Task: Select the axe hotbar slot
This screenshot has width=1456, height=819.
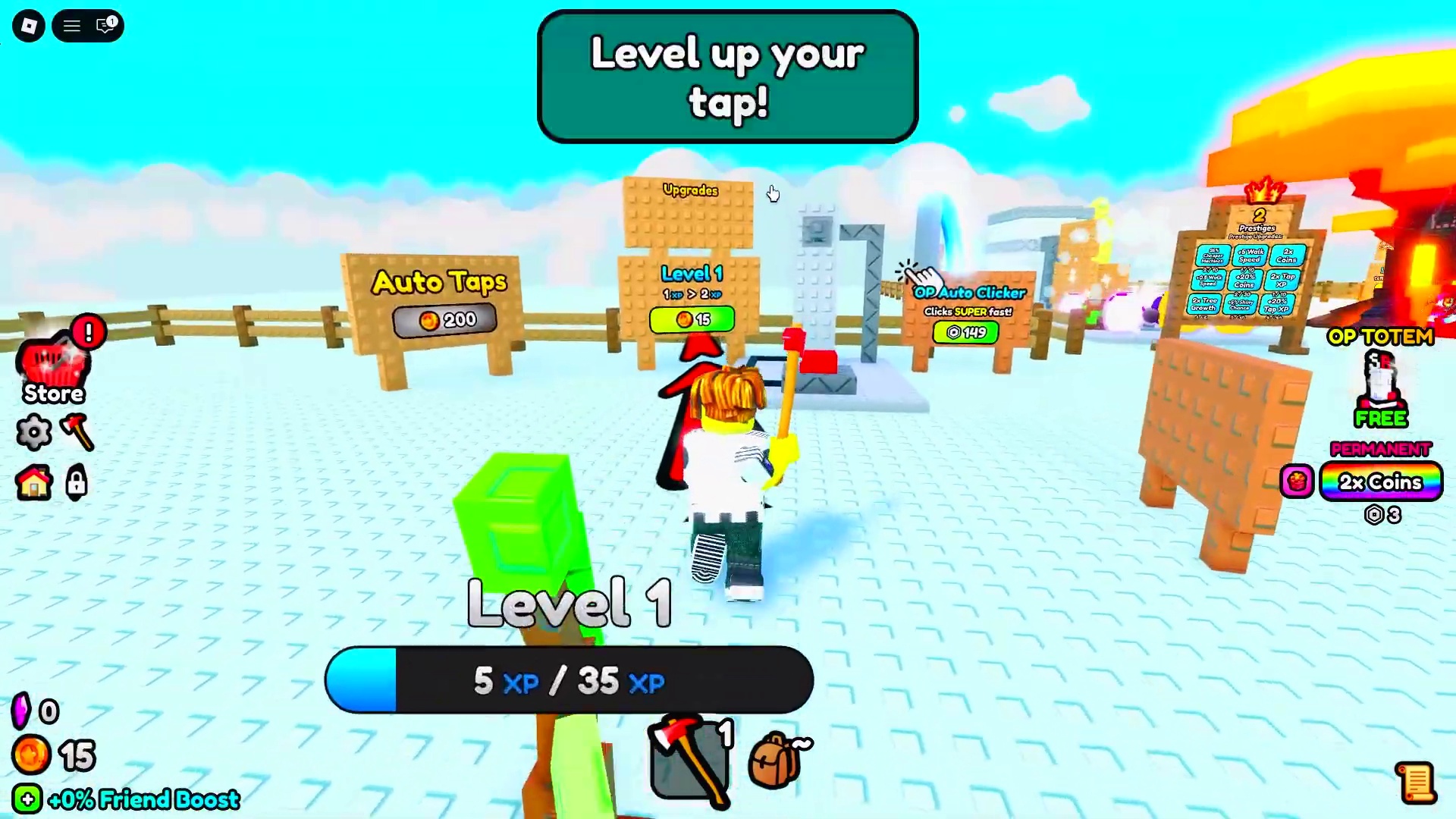Action: (x=689, y=760)
